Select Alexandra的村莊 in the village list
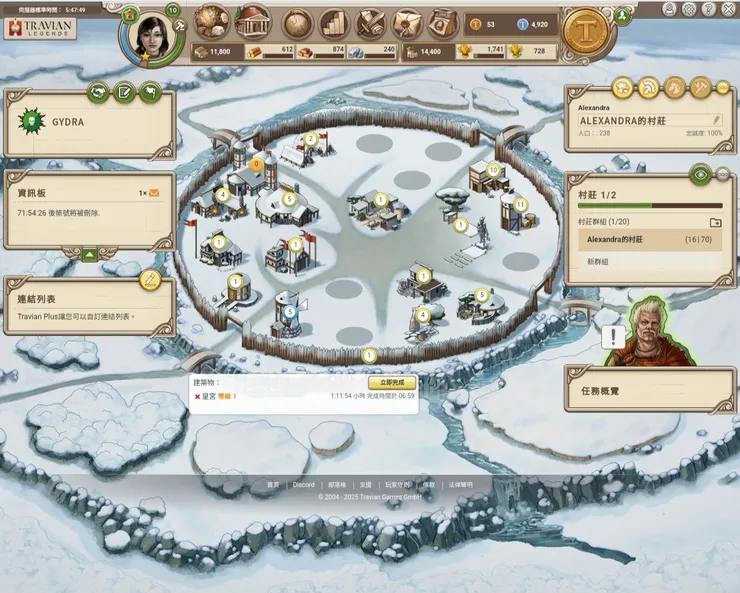740x593 pixels. click(x=650, y=240)
